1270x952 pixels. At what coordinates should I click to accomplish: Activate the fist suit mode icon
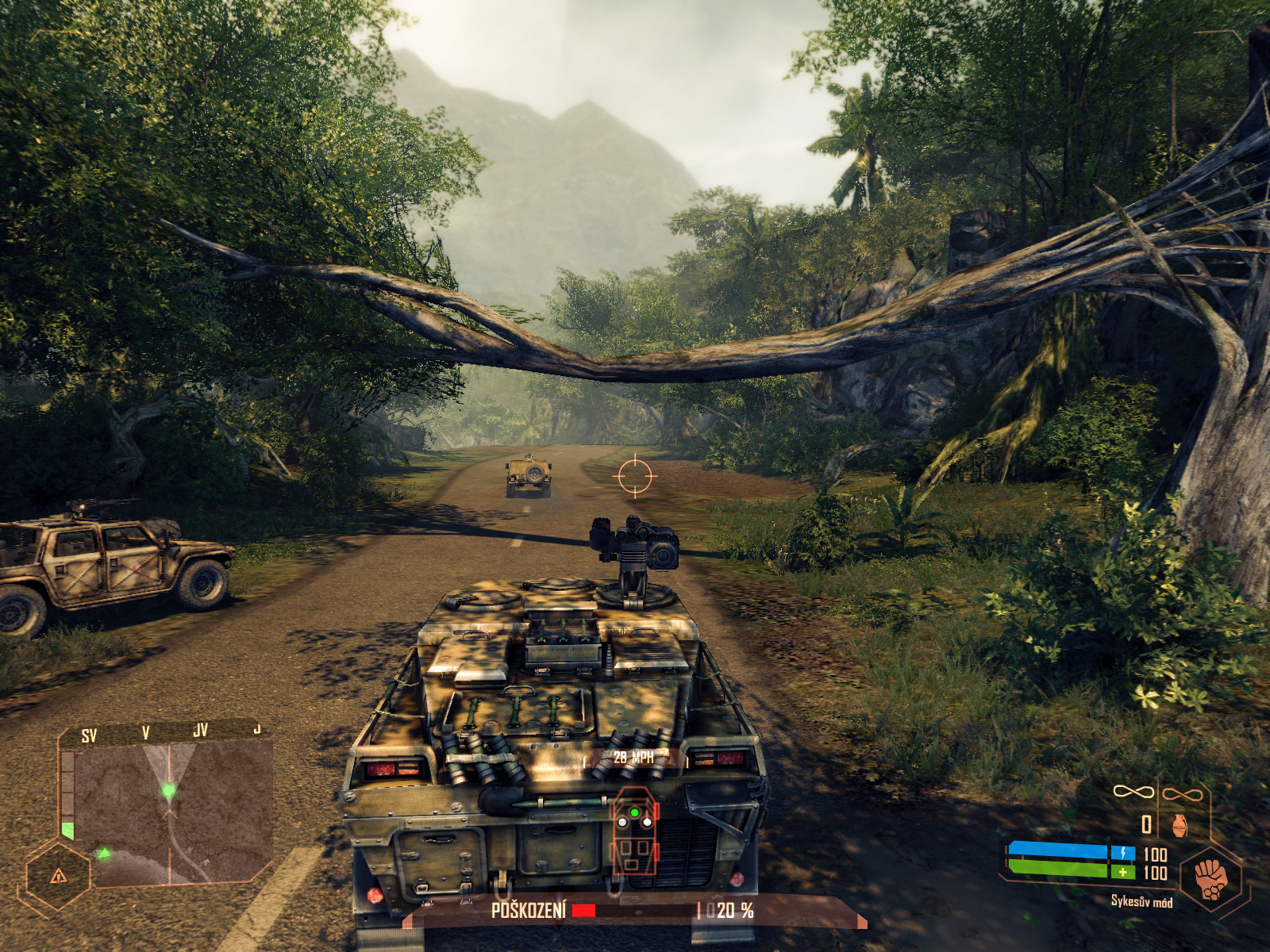[x=1210, y=878]
